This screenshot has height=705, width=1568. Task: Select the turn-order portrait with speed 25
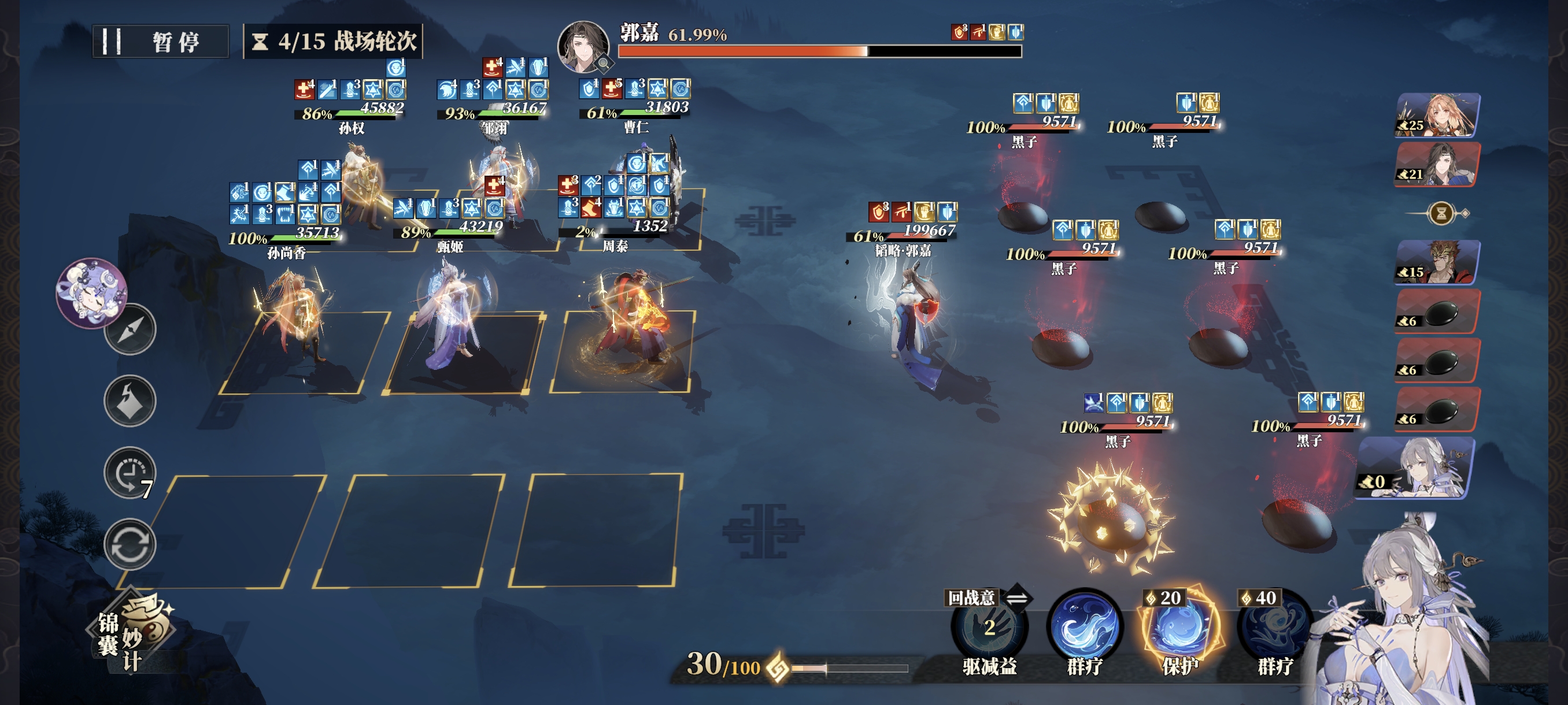[x=1438, y=115]
